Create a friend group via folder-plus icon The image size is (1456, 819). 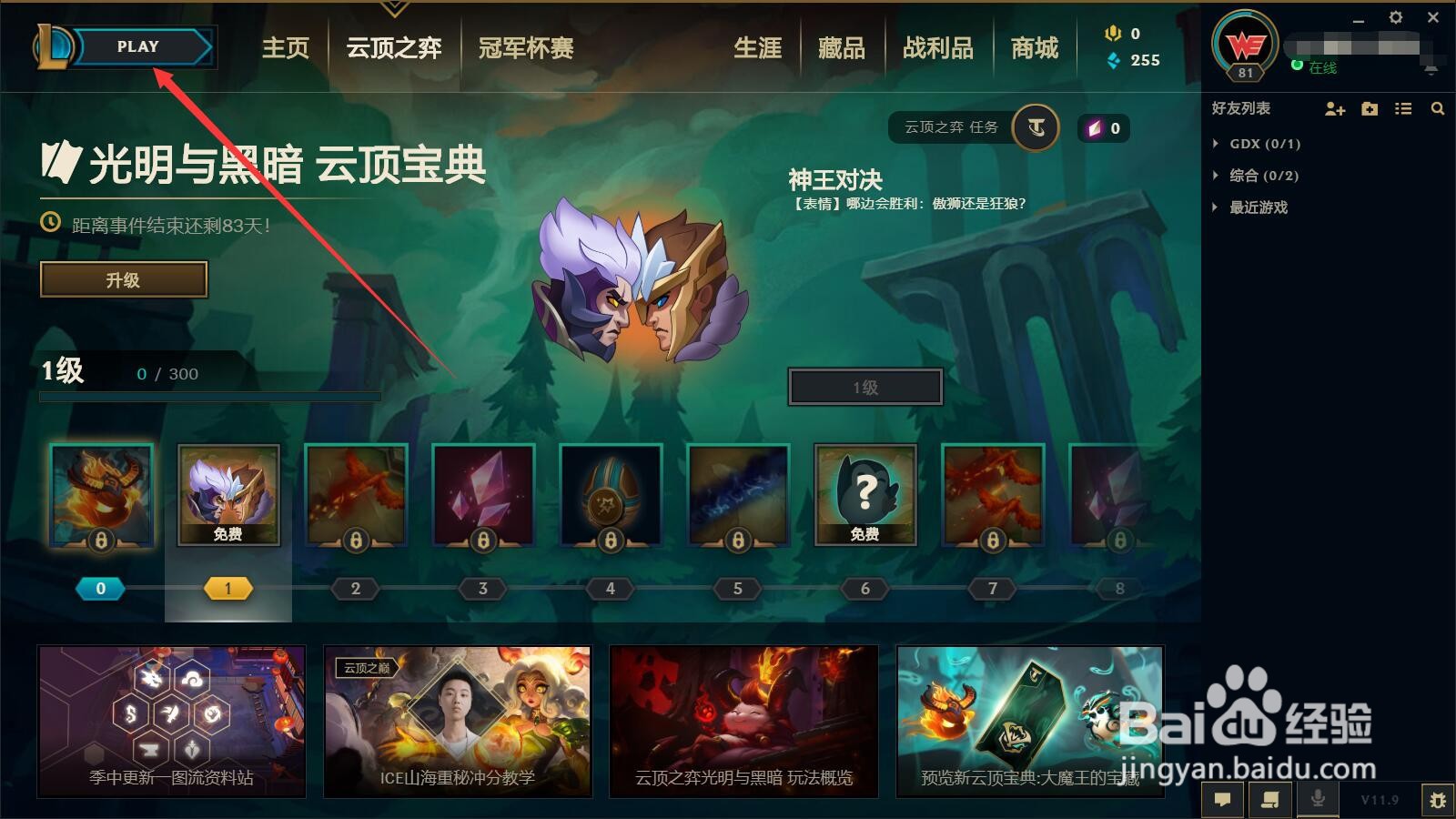pyautogui.click(x=1370, y=108)
